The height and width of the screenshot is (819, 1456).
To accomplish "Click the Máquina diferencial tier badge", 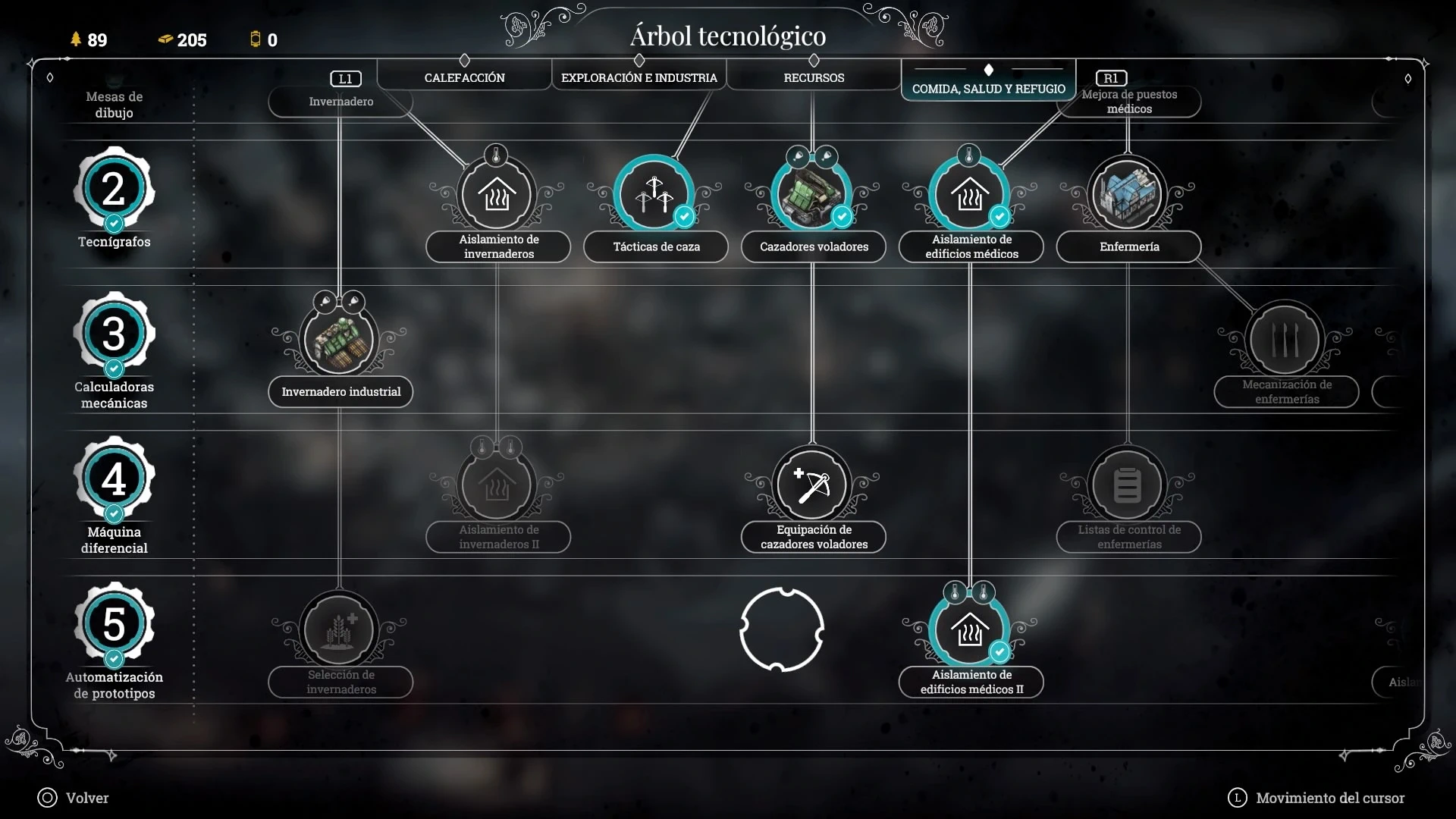I will pyautogui.click(x=114, y=479).
